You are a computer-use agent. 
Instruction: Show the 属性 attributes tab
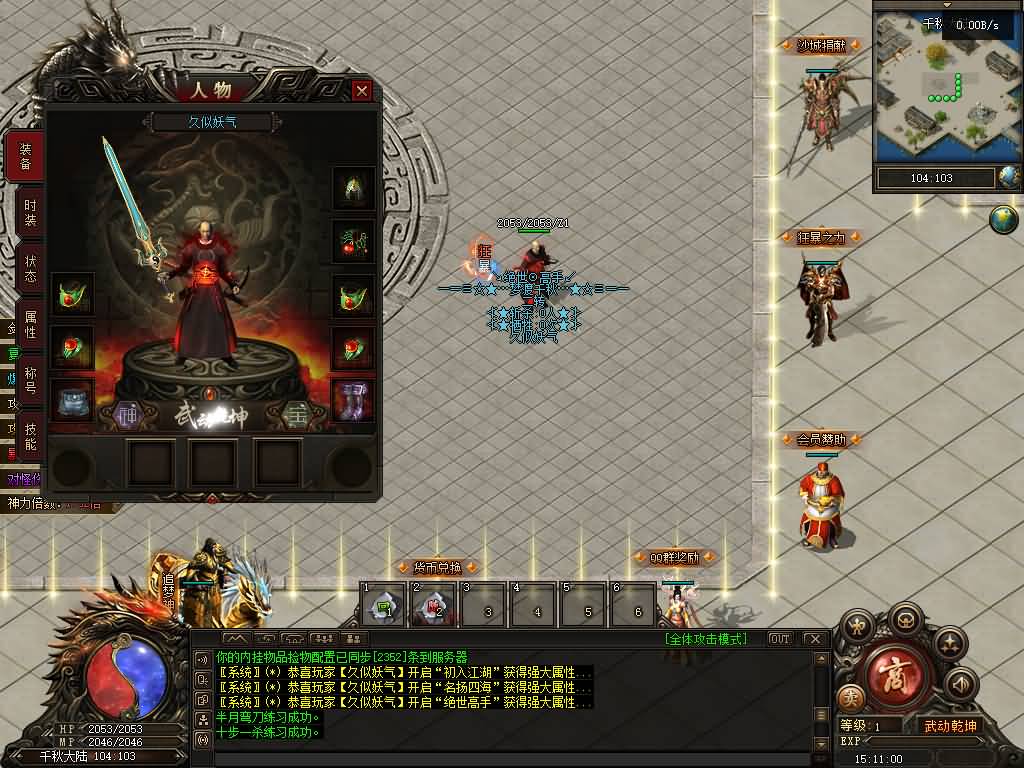(x=30, y=326)
